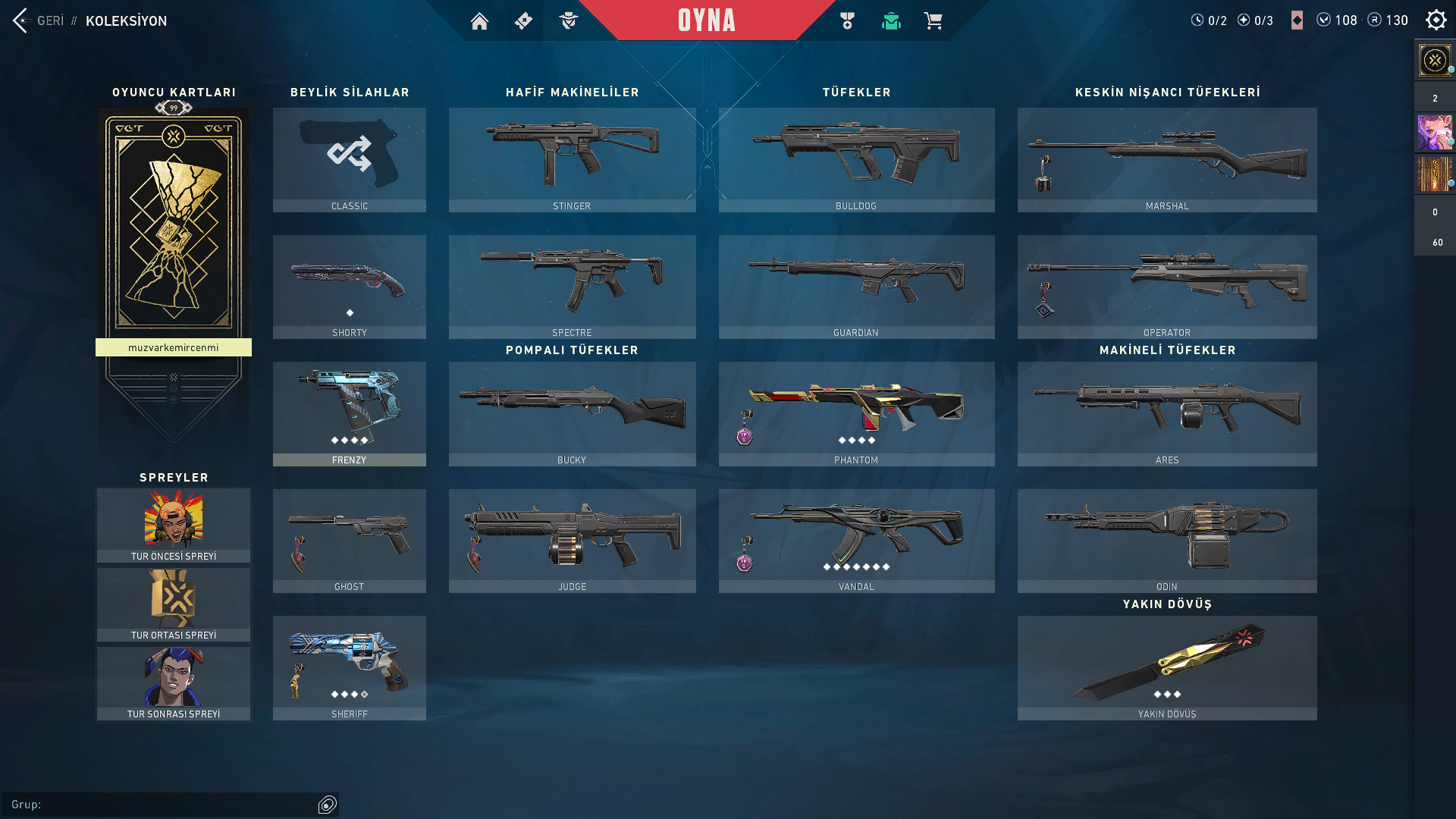Open the settings gear icon
Viewport: 1456px width, 819px height.
1436,20
